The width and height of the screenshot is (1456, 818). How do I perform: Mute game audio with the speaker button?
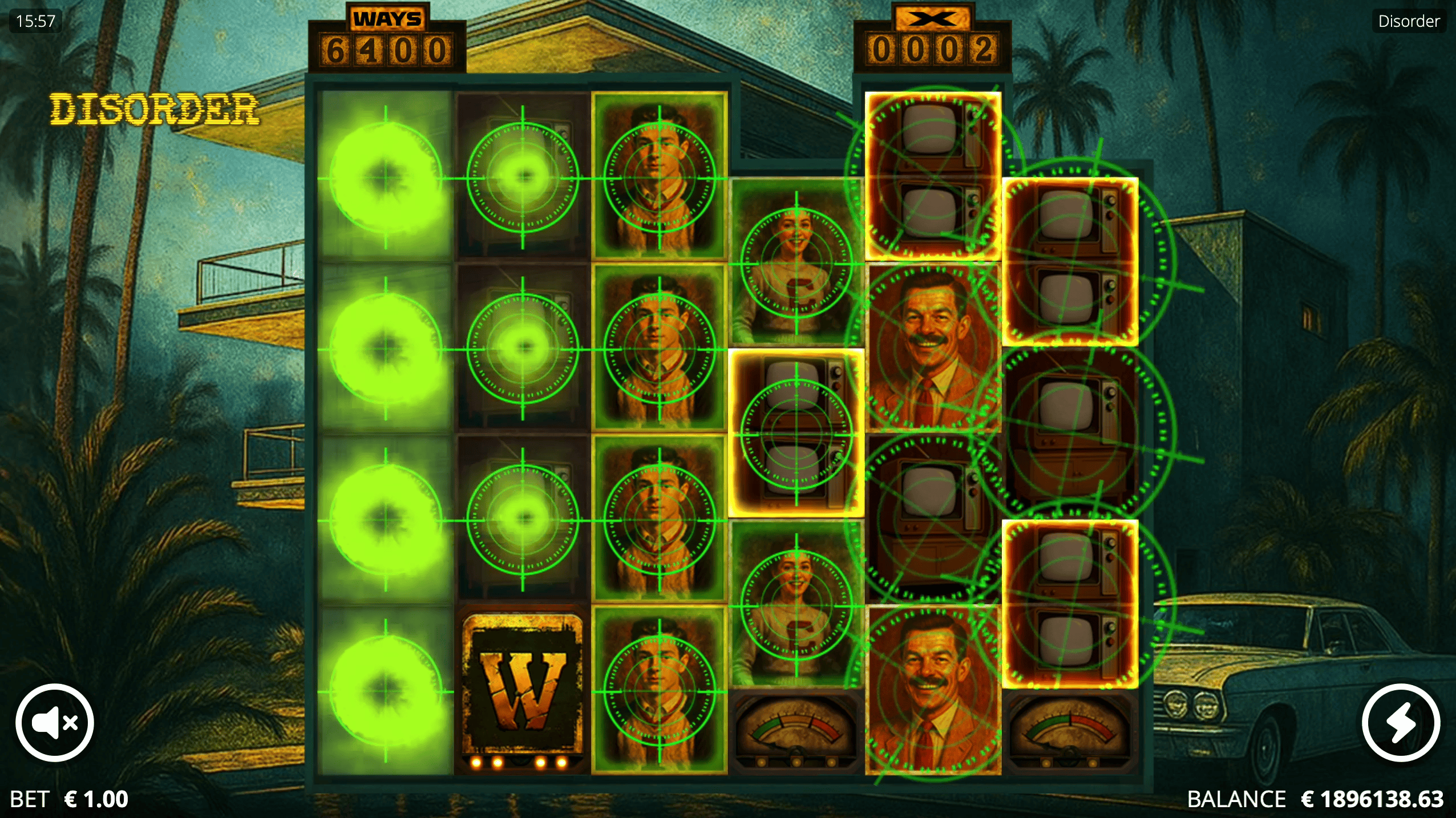click(54, 723)
